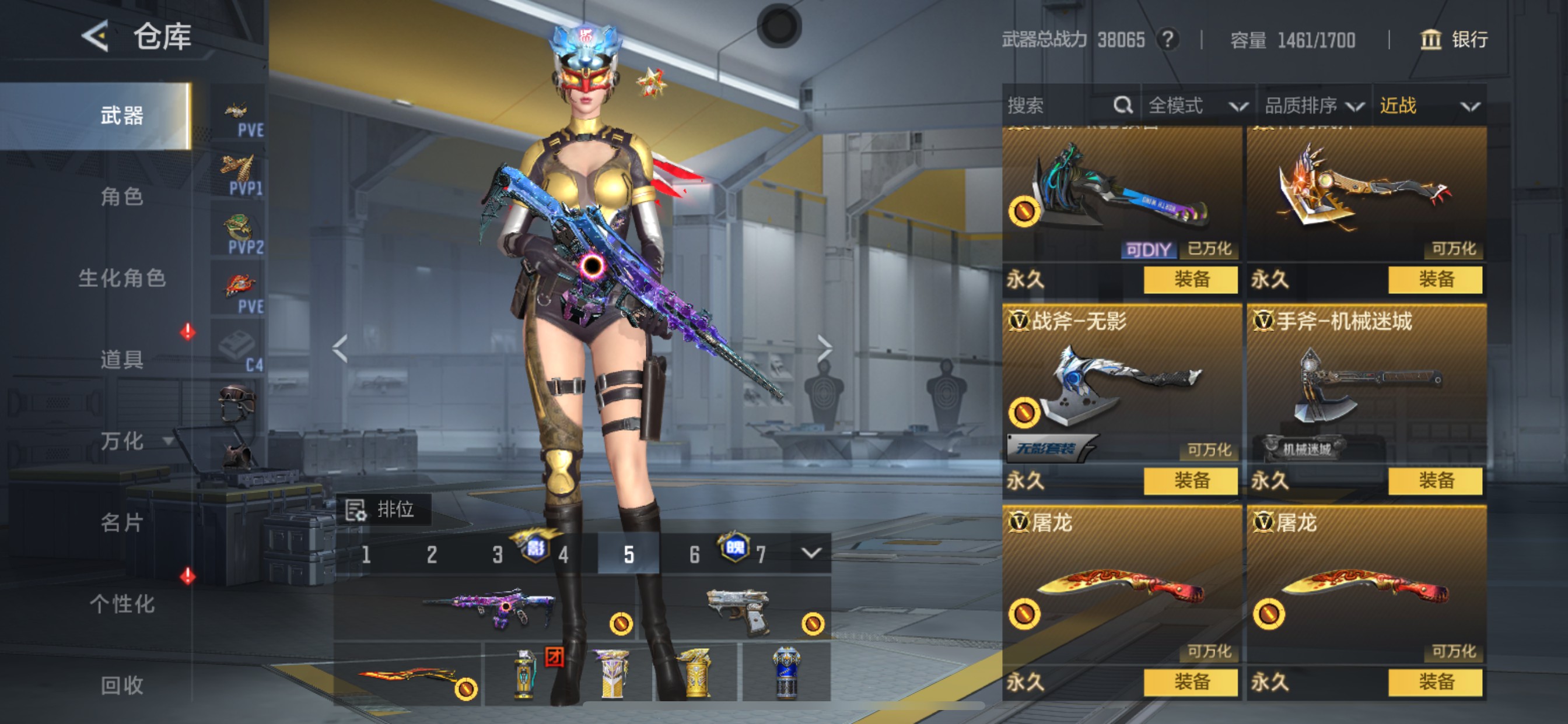This screenshot has height=724, width=1568.
Task: Rotate to the next character with right arrow
Action: click(824, 348)
